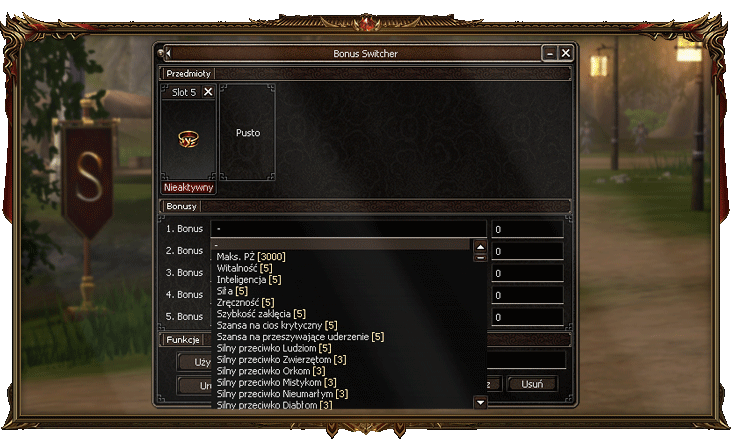Remove the item from Slot 5
The image size is (732, 447).
tap(208, 92)
